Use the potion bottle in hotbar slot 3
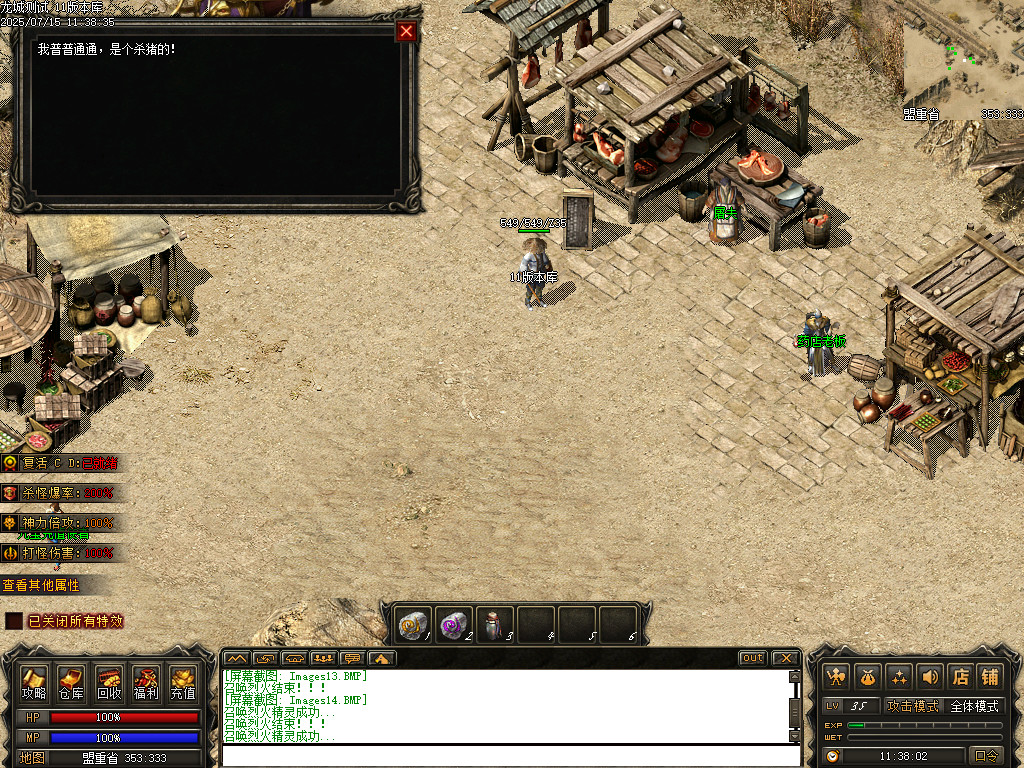The width and height of the screenshot is (1024, 768). (495, 625)
